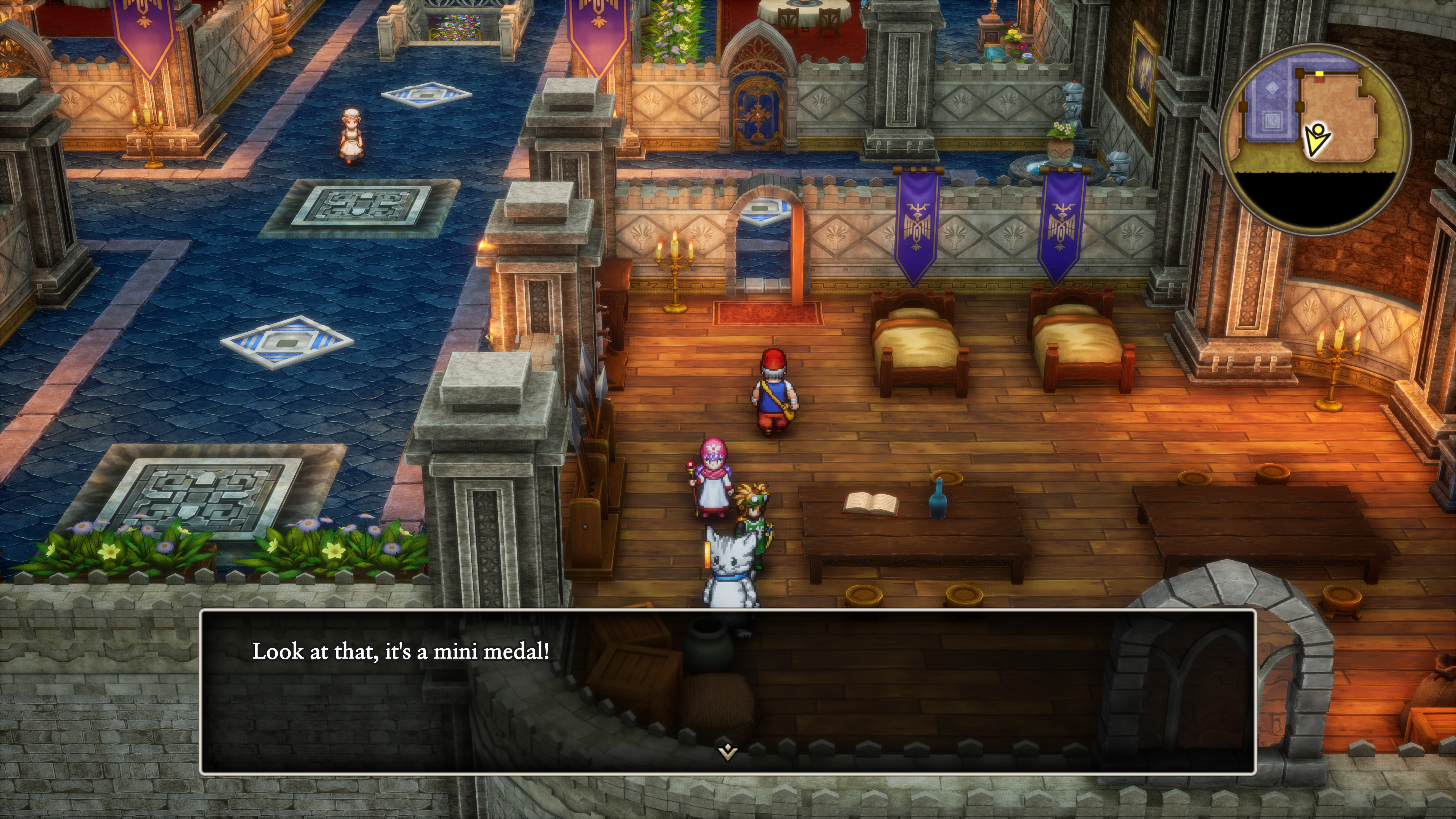Click the mini medal dialogue box
Viewport: 1456px width, 819px height.
(728, 691)
